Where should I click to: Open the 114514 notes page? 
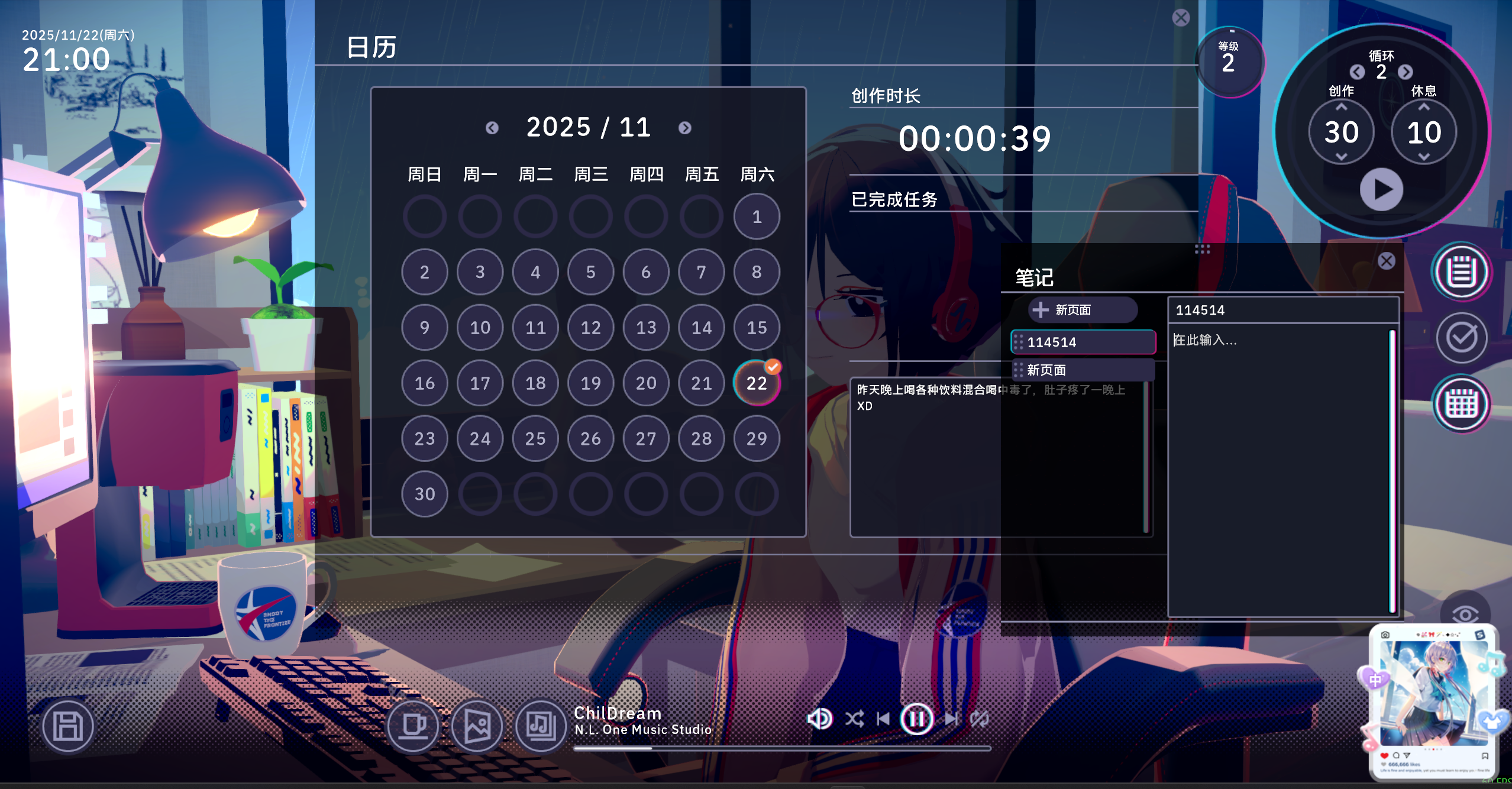[x=1084, y=342]
